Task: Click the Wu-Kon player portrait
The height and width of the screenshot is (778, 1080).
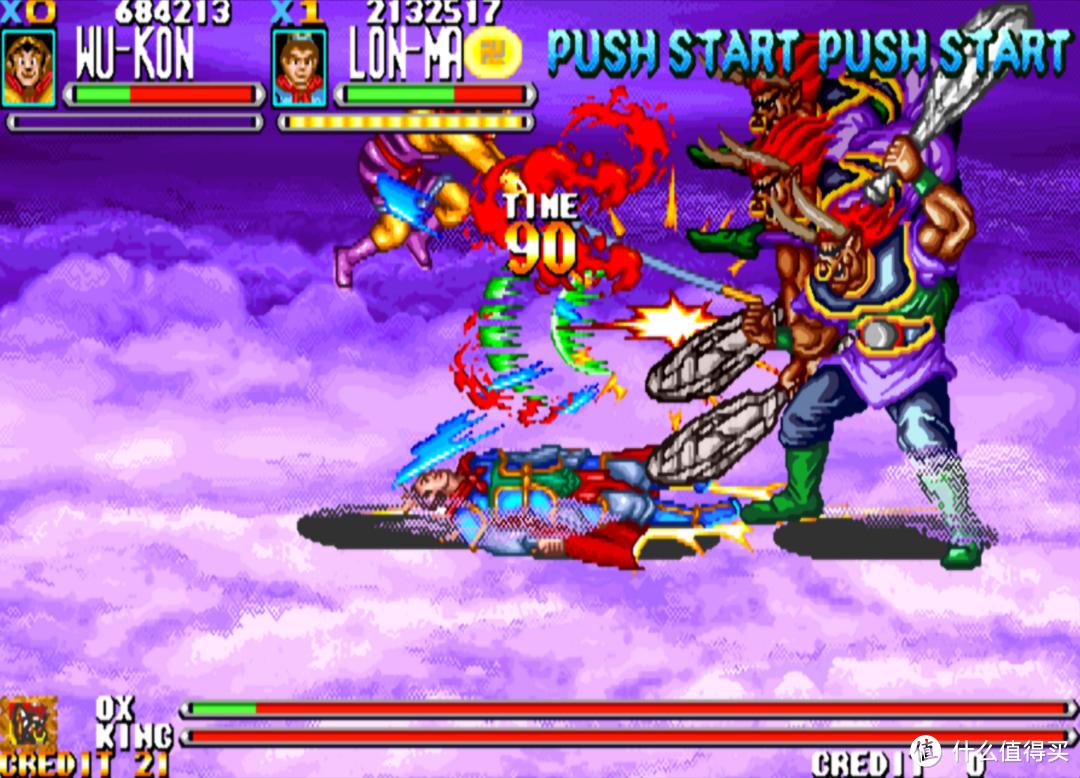Action: click(x=28, y=68)
